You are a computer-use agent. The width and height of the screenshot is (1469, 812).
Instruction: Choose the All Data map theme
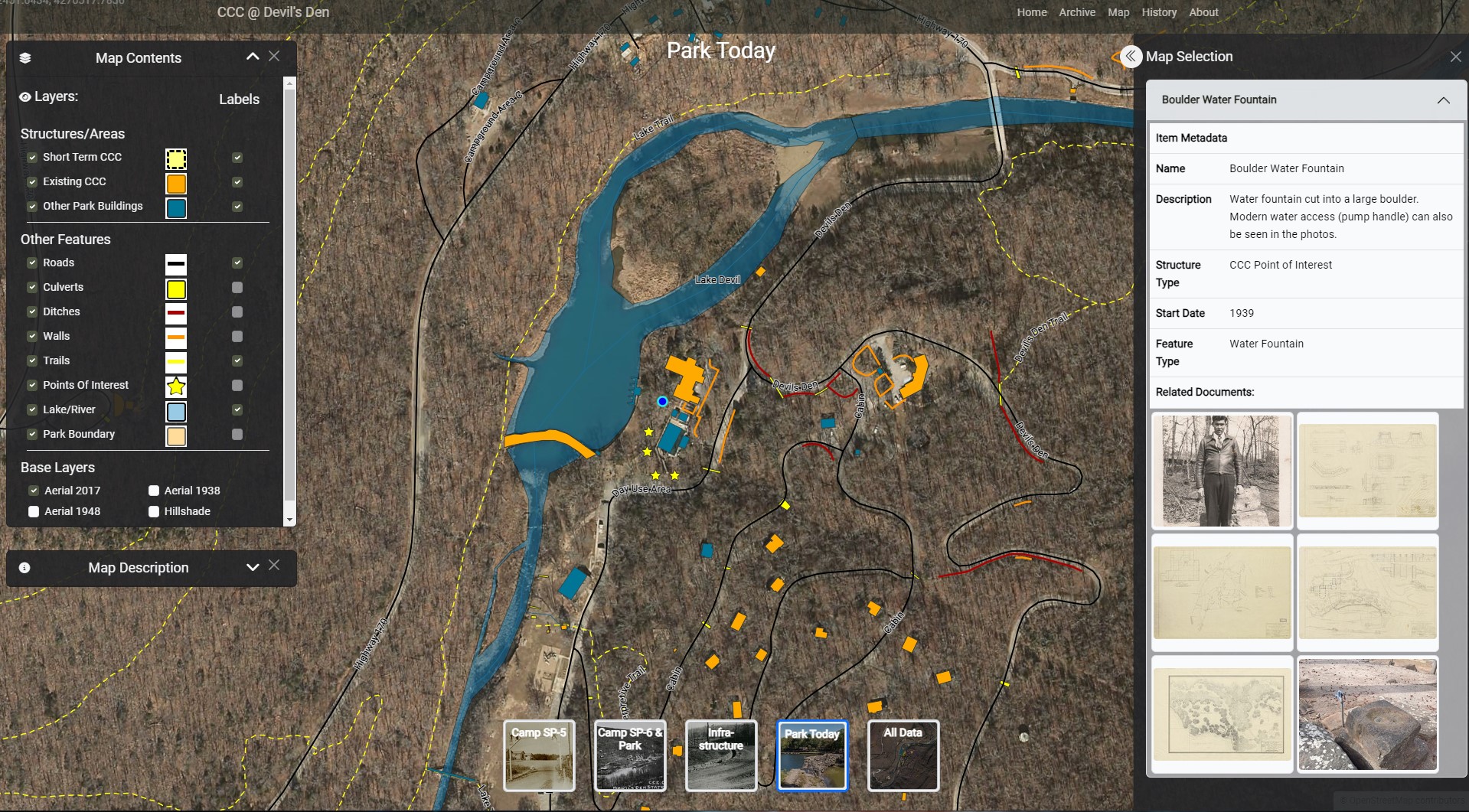click(x=903, y=755)
